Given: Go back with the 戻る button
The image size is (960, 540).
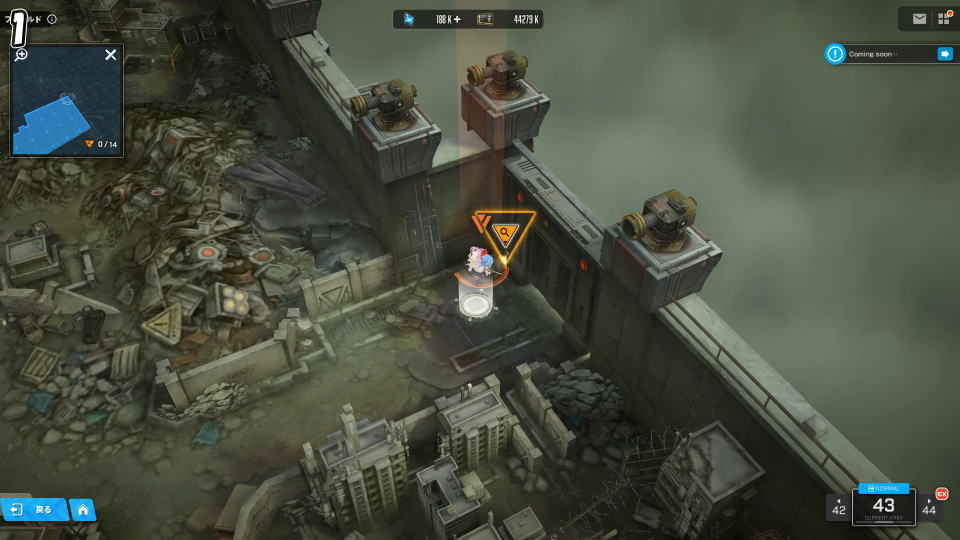Looking at the screenshot, I should point(33,509).
